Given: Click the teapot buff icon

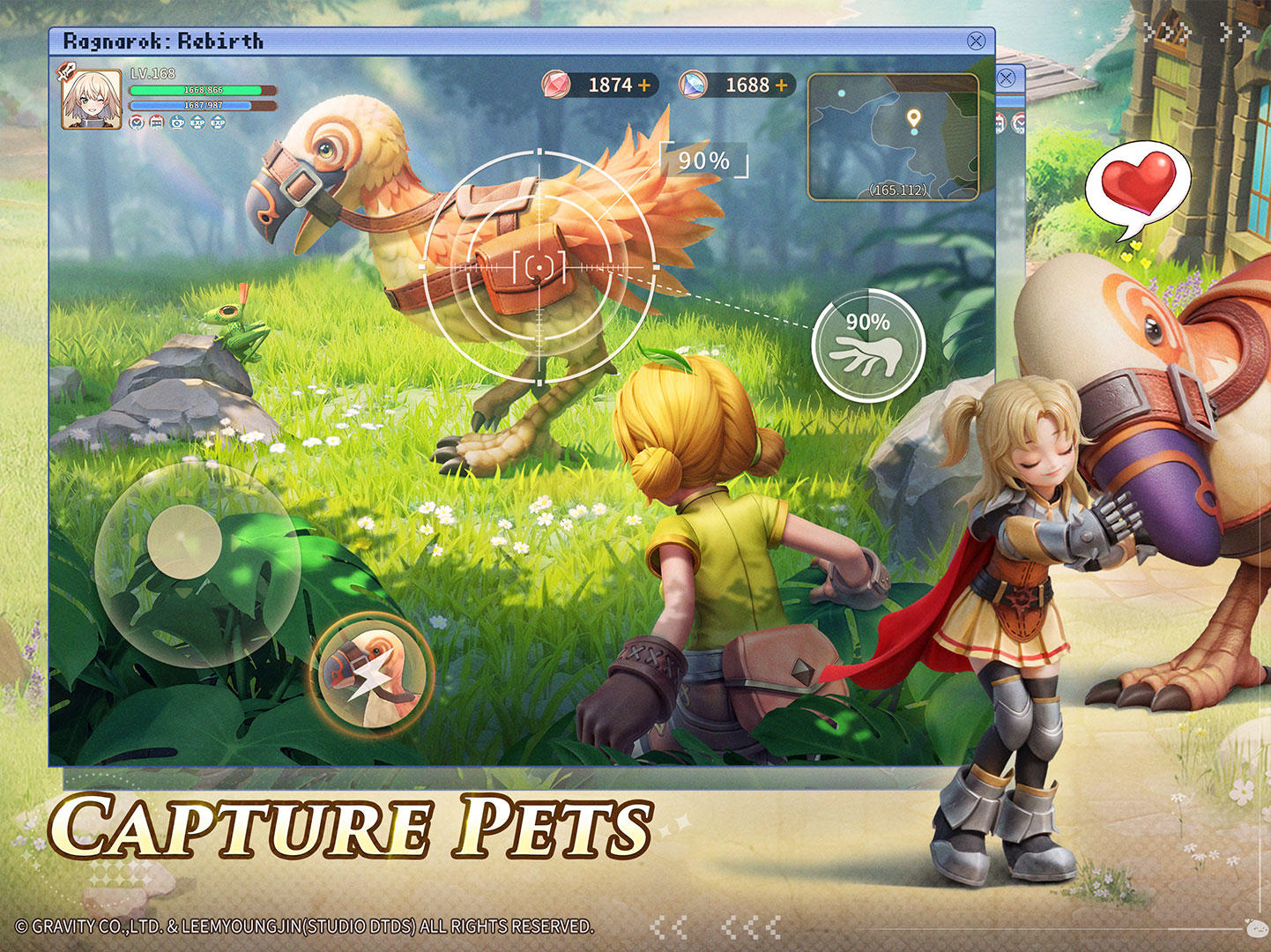Looking at the screenshot, I should (178, 123).
